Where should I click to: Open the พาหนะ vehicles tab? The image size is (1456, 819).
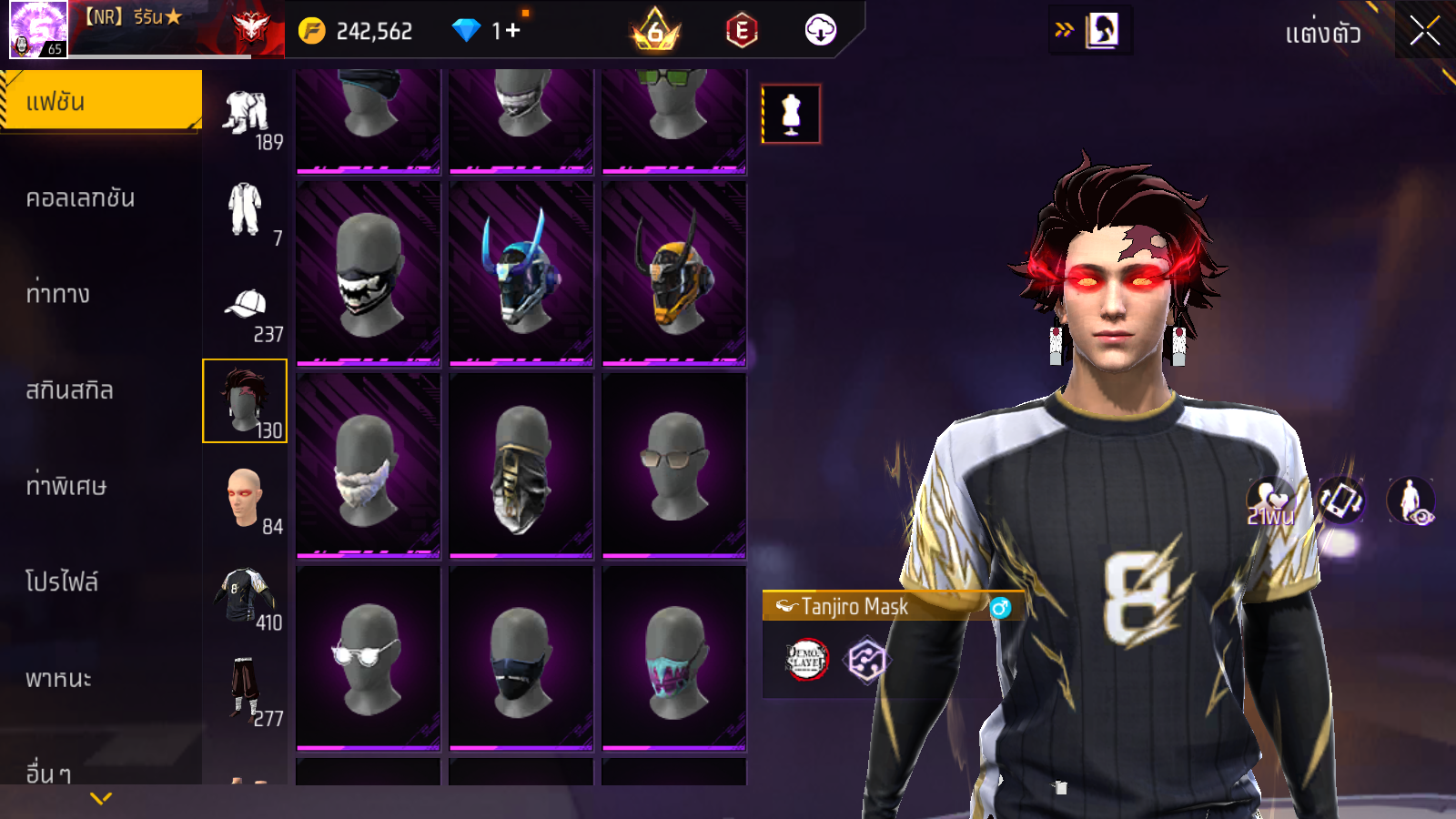coord(58,678)
